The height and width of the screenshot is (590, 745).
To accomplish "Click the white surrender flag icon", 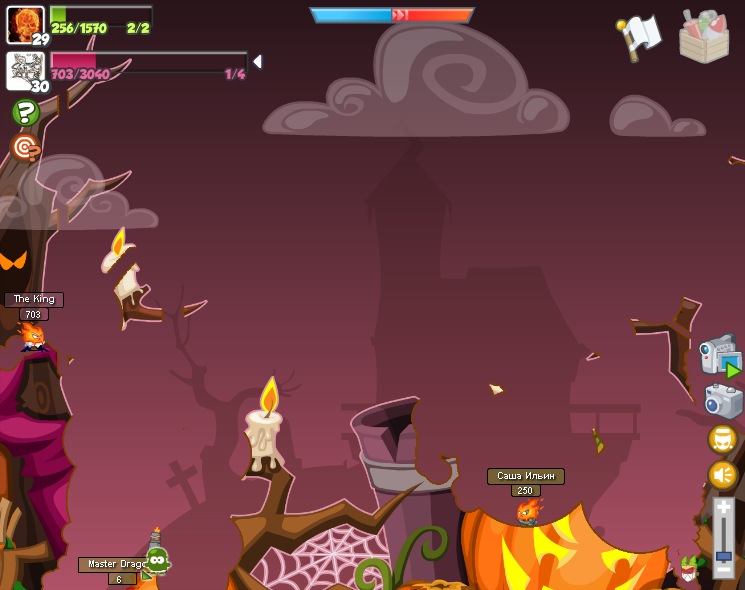I will coord(640,37).
